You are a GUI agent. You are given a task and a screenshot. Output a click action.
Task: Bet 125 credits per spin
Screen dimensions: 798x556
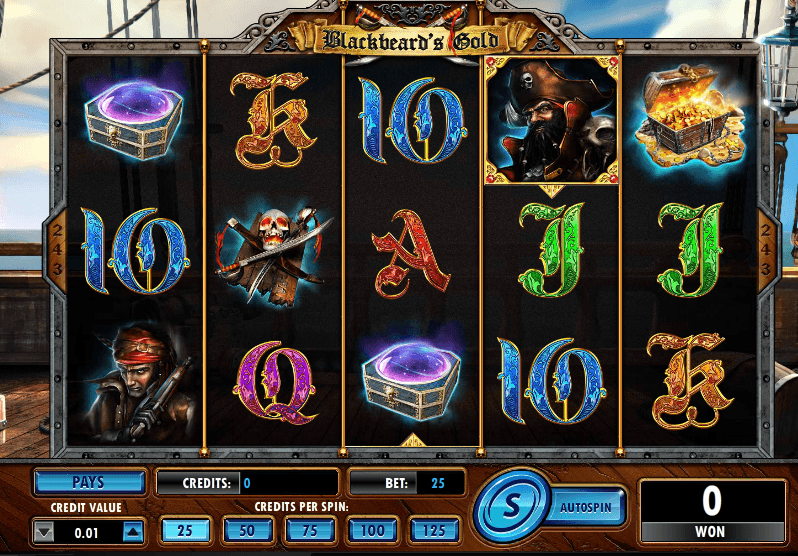[434, 529]
